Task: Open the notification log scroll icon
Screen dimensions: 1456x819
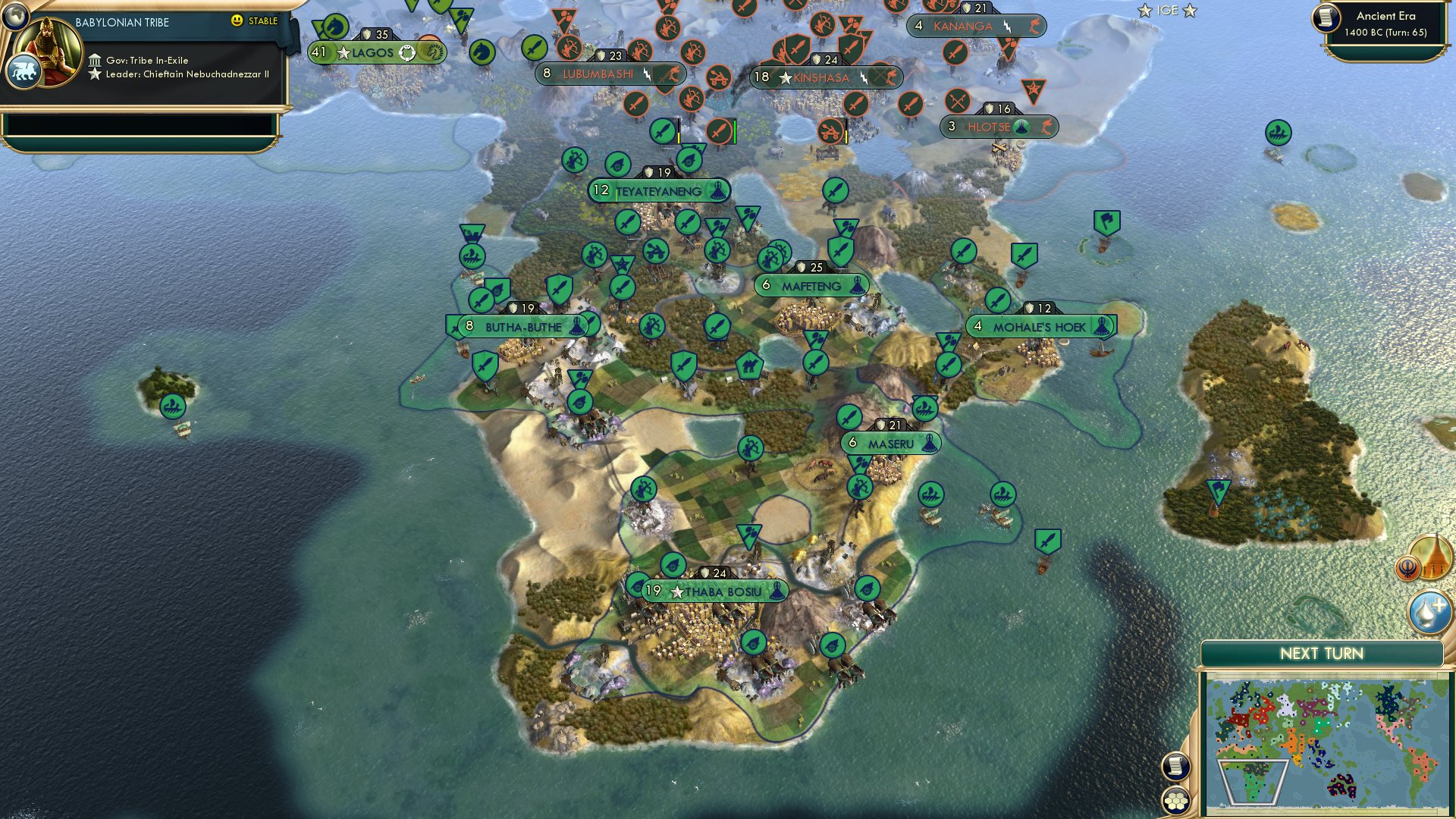Action: 1176,765
